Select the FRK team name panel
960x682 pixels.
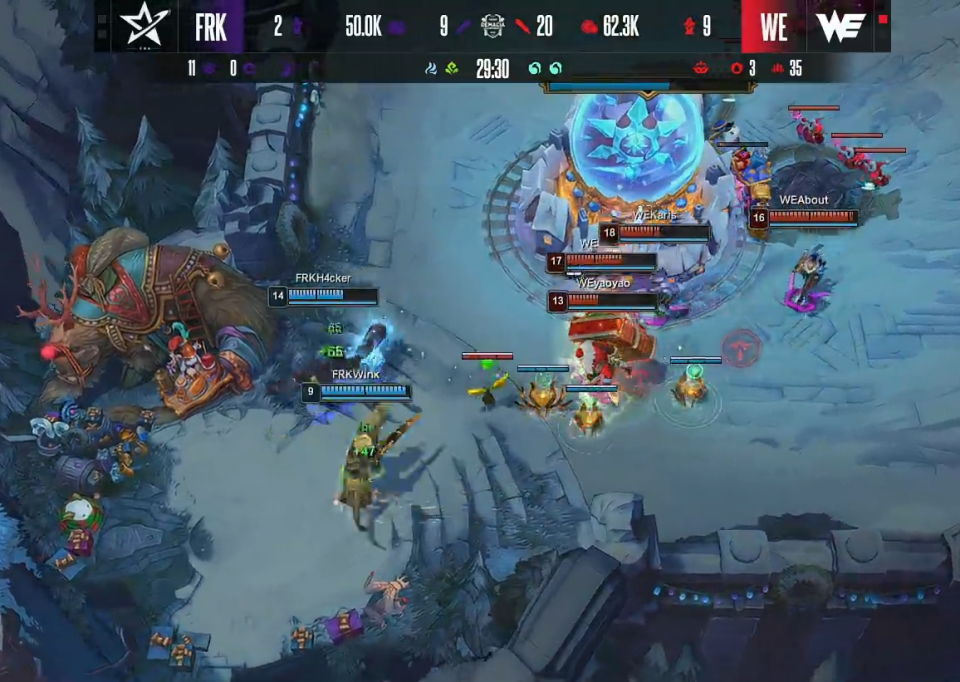pyautogui.click(x=211, y=27)
